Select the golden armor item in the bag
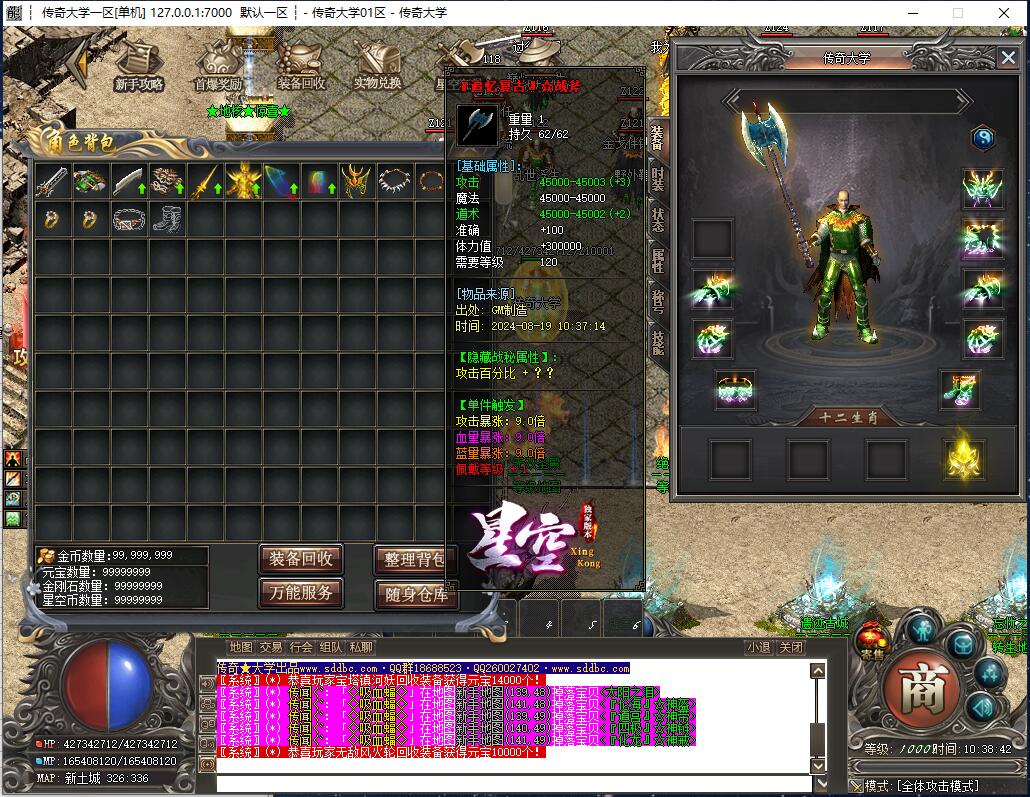 tap(243, 182)
